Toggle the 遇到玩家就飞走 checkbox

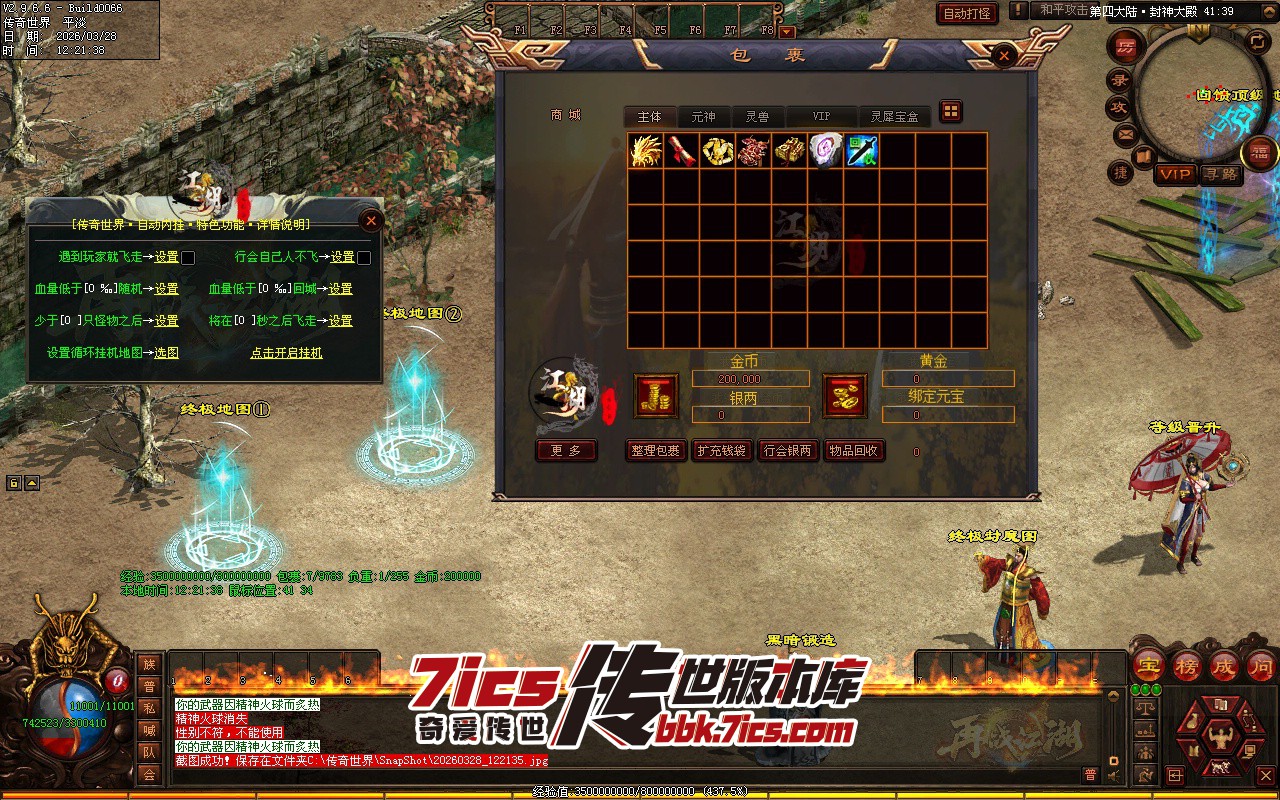pos(188,258)
